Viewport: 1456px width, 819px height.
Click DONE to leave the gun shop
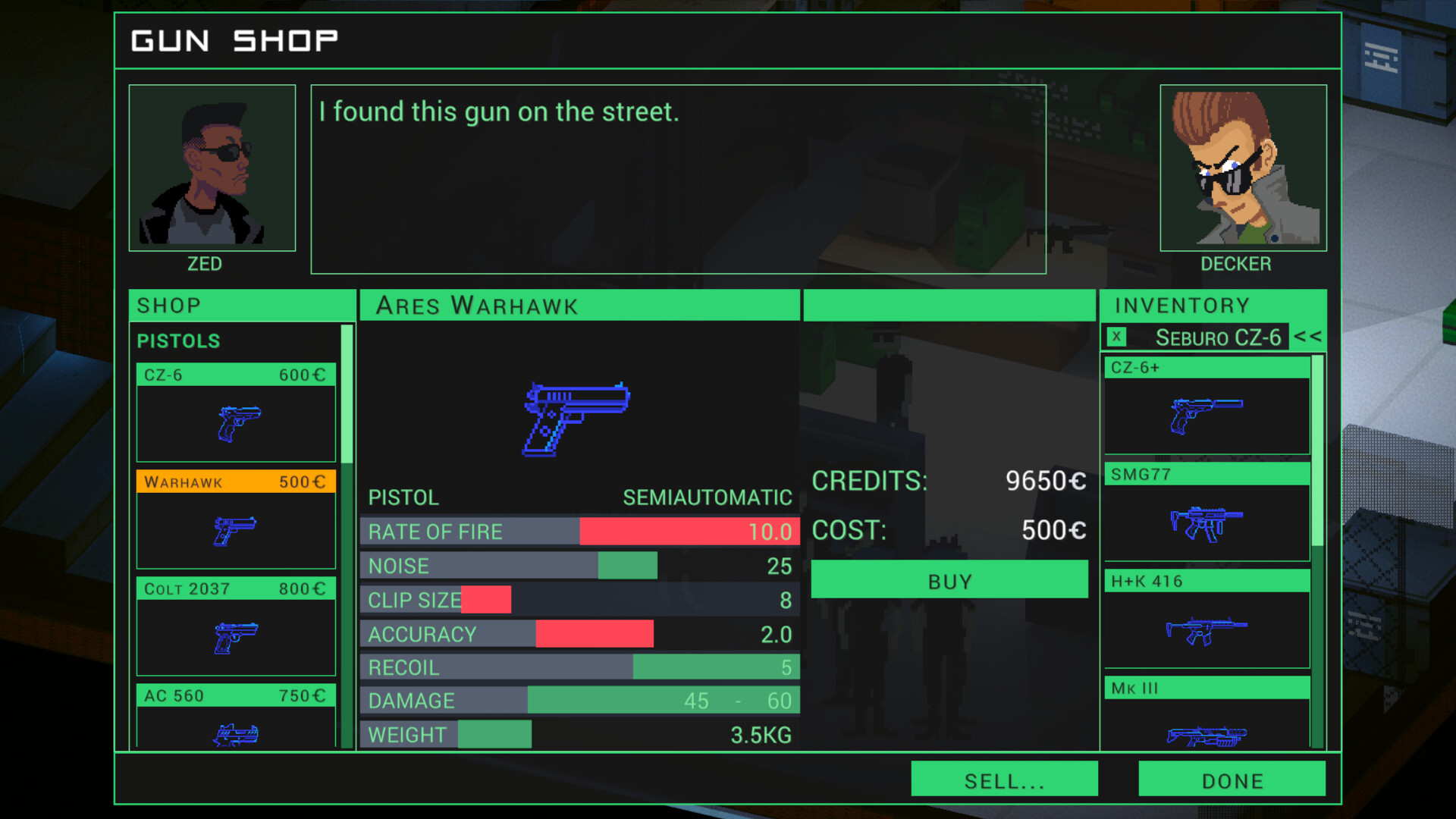click(1232, 780)
